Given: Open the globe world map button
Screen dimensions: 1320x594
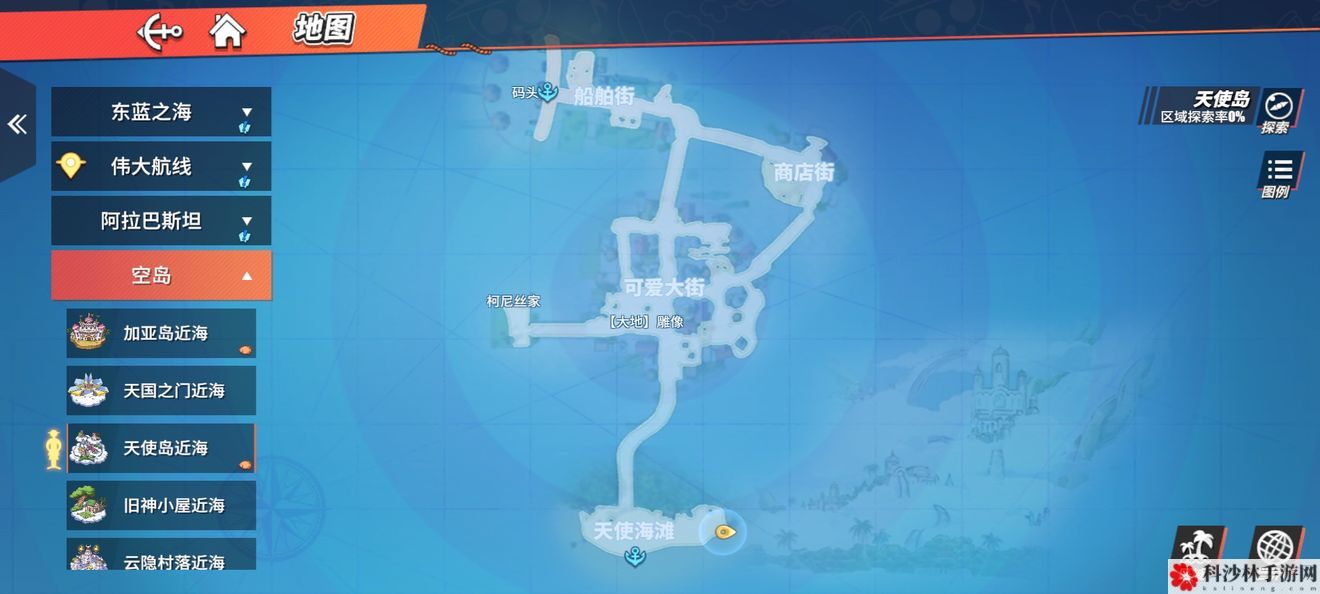Looking at the screenshot, I should click(x=1275, y=546).
